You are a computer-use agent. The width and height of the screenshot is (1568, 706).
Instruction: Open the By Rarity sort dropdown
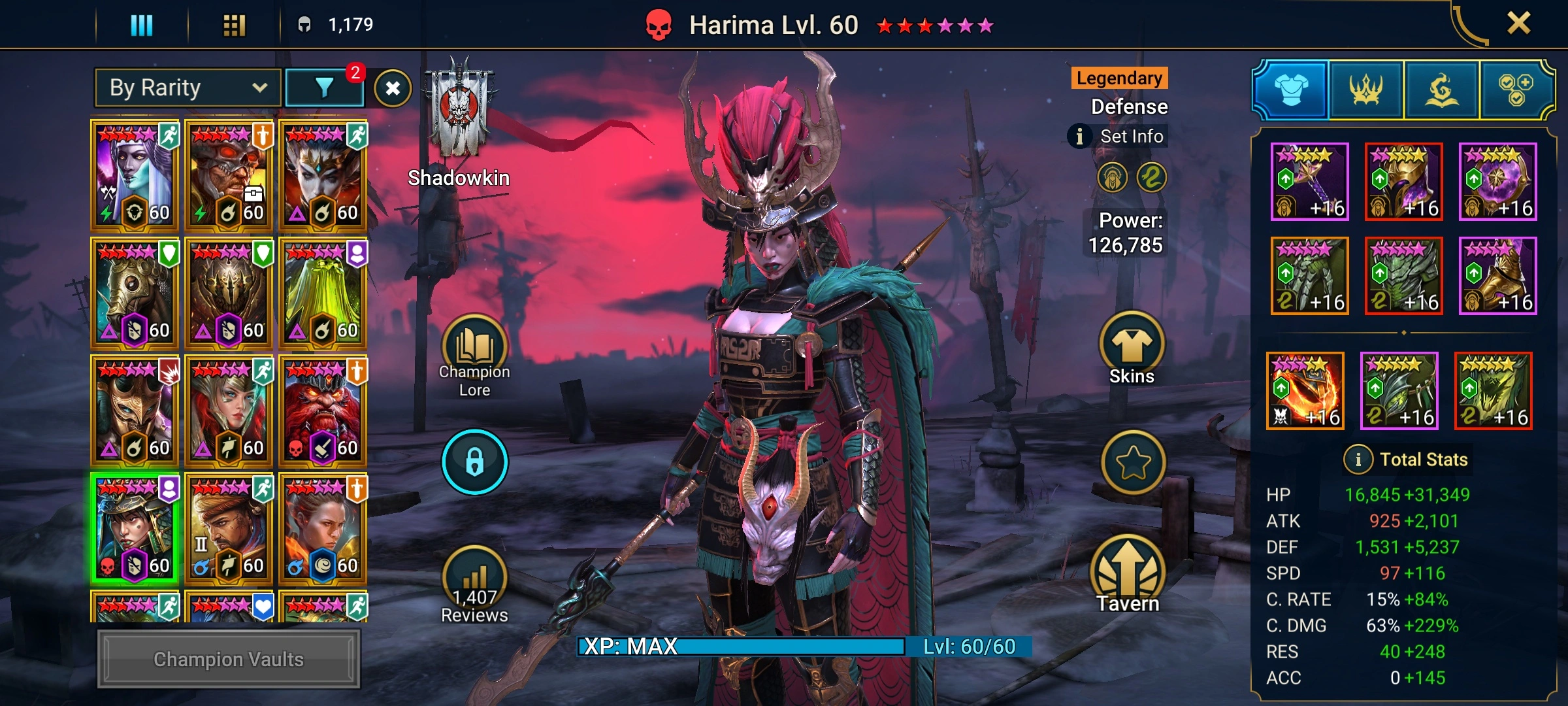188,88
